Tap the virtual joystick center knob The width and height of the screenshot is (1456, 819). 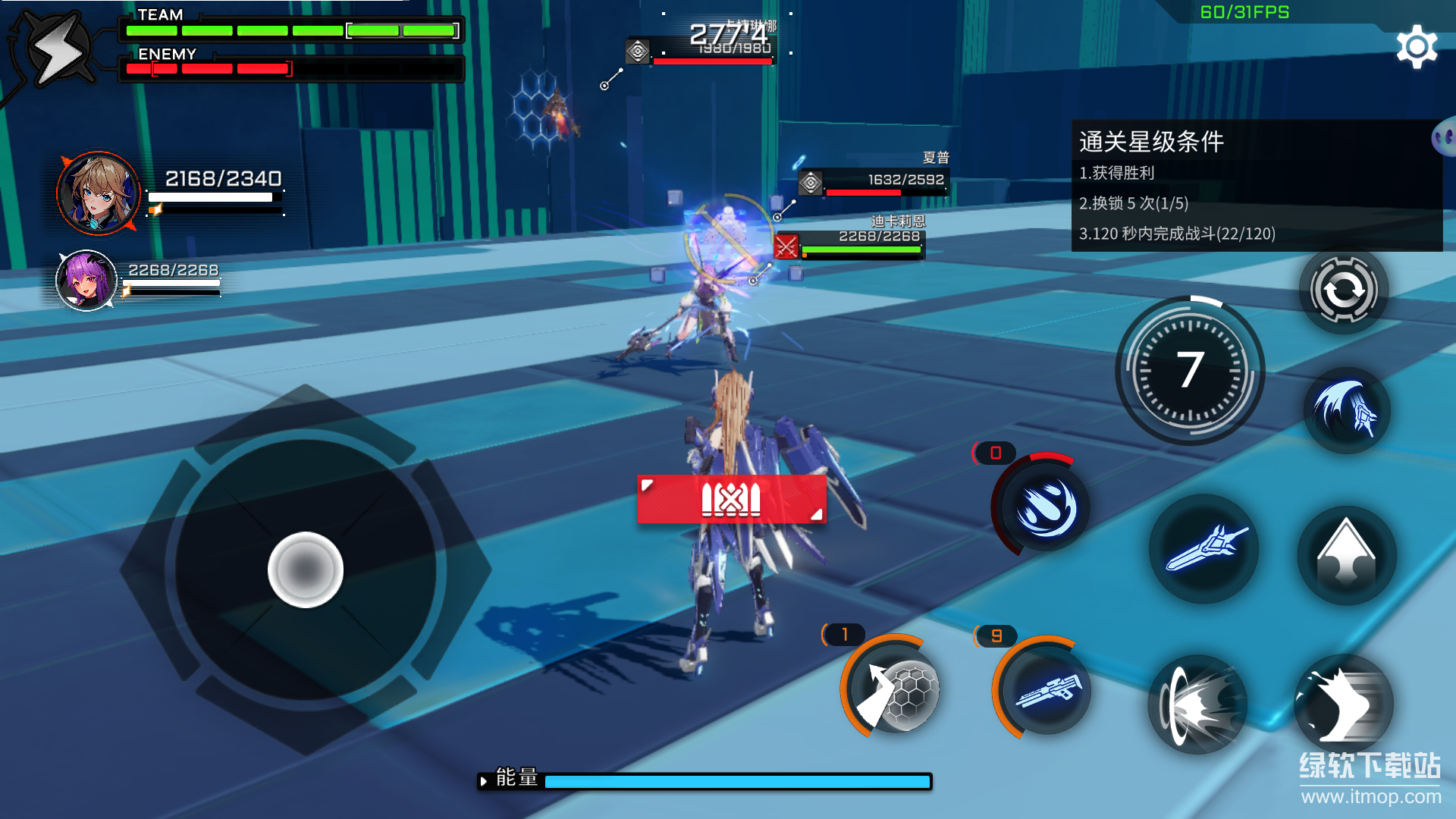tap(306, 570)
